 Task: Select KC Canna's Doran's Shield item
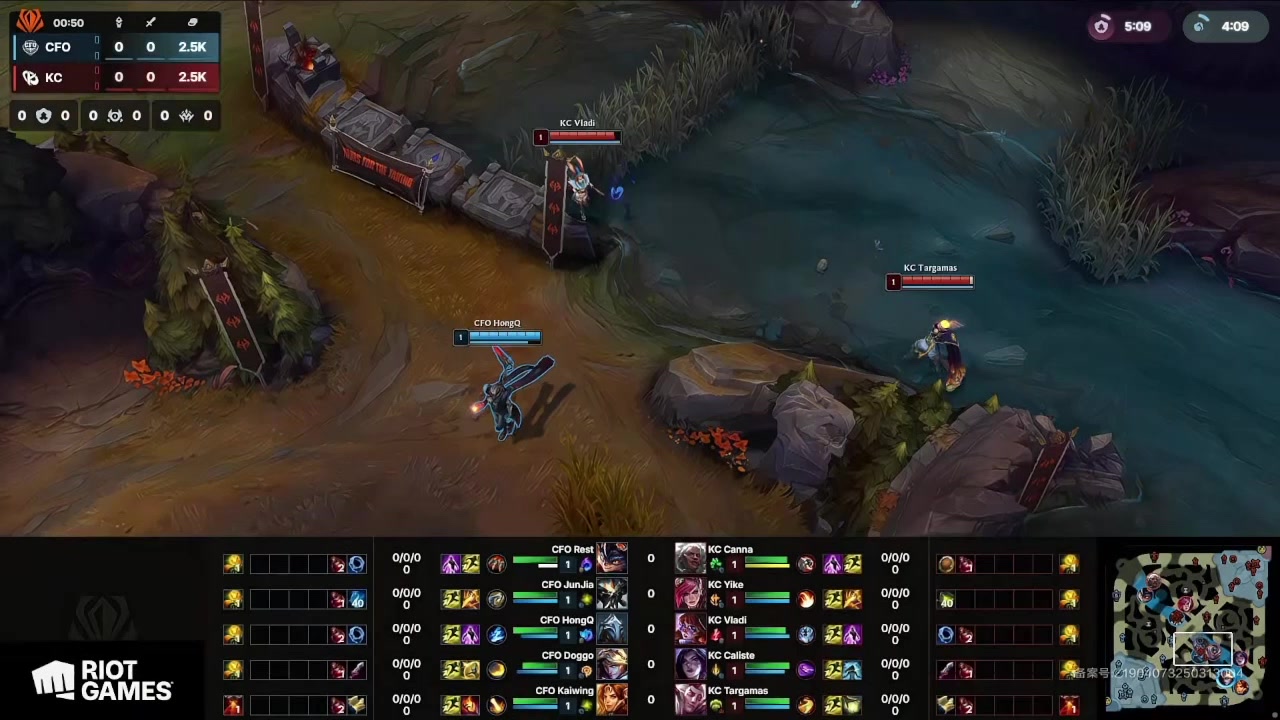click(946, 564)
